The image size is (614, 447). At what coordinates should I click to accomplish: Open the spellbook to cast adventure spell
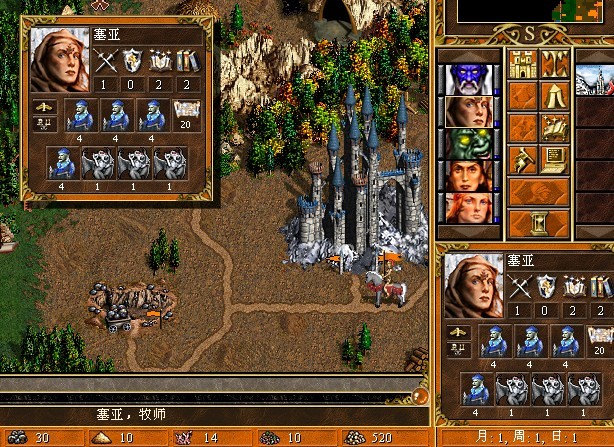(x=555, y=127)
